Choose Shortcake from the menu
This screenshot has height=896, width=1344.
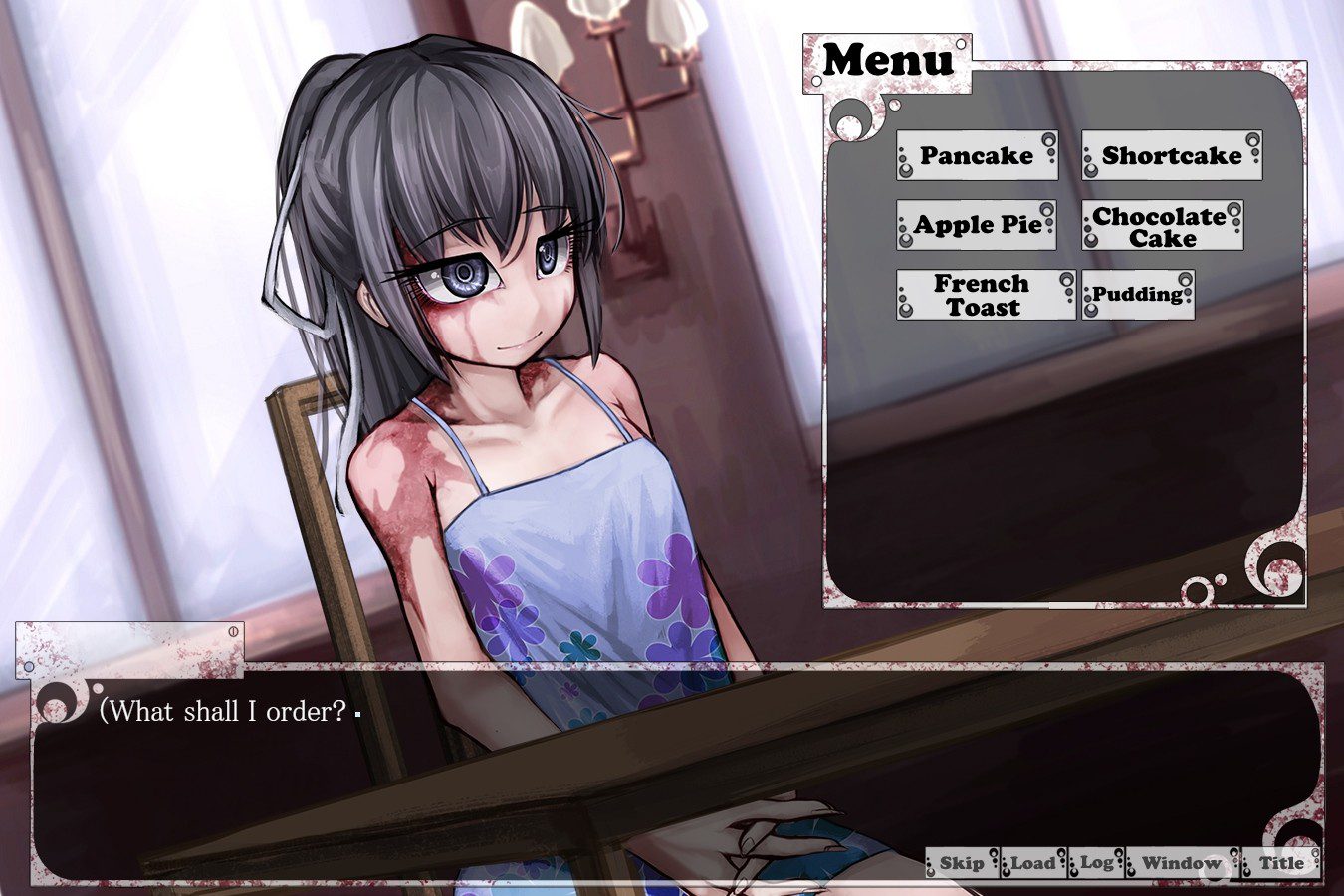1171,156
